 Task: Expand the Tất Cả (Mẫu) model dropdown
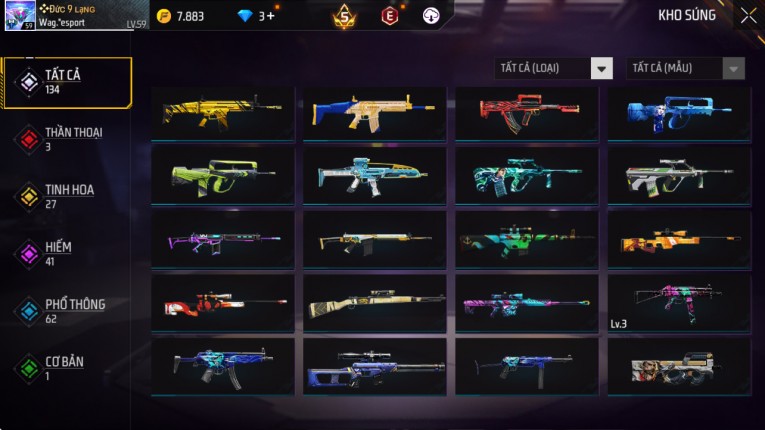[x=685, y=68]
